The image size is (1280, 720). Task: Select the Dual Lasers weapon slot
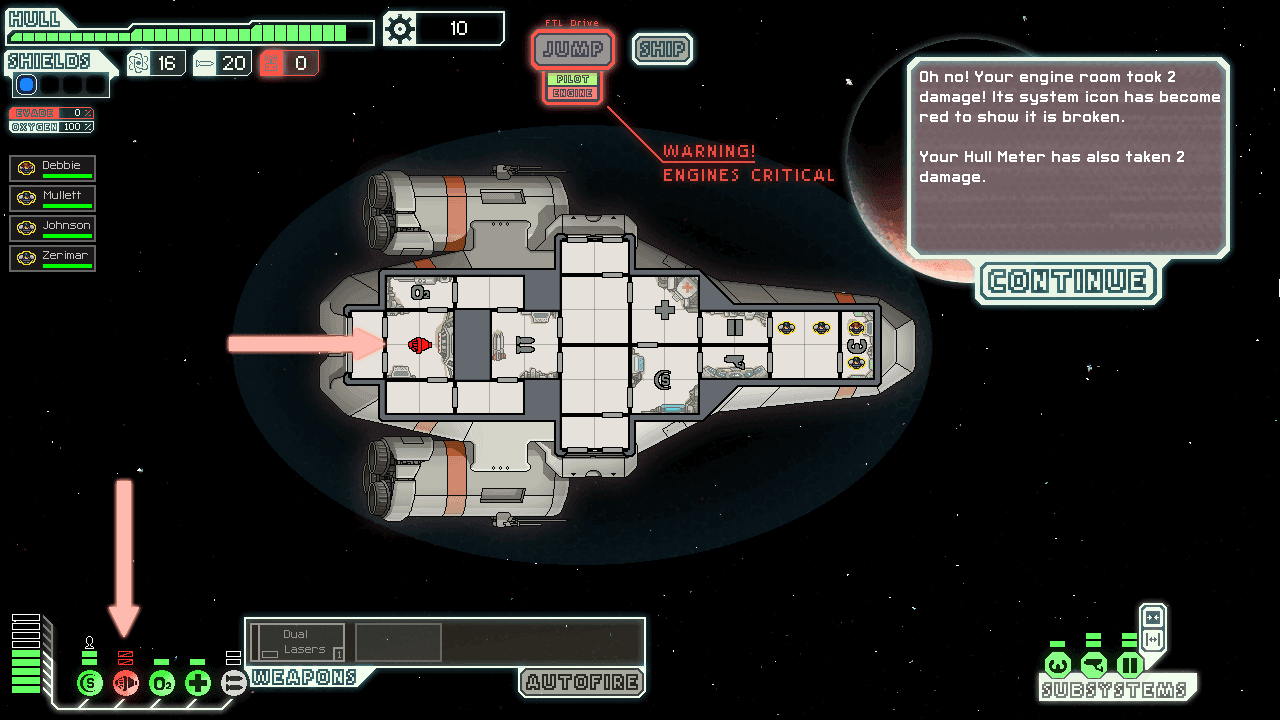(x=298, y=642)
